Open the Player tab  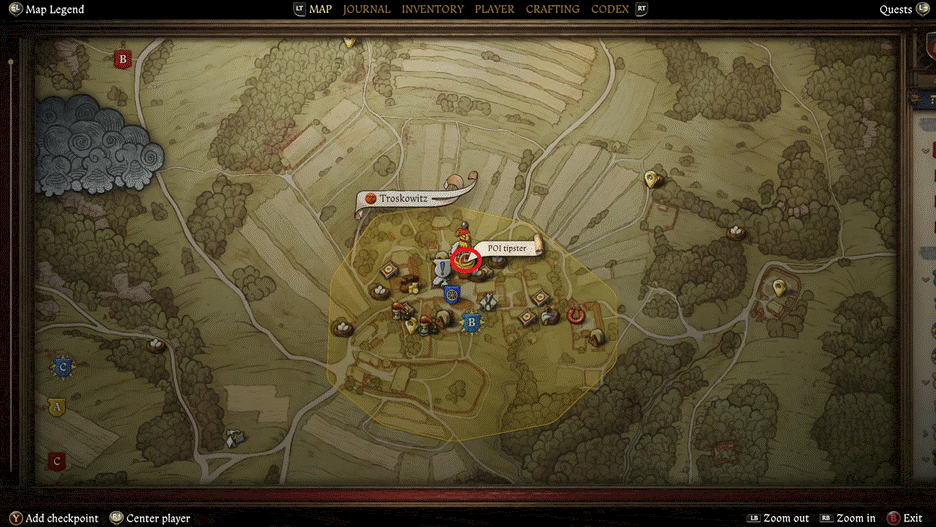pyautogui.click(x=494, y=9)
